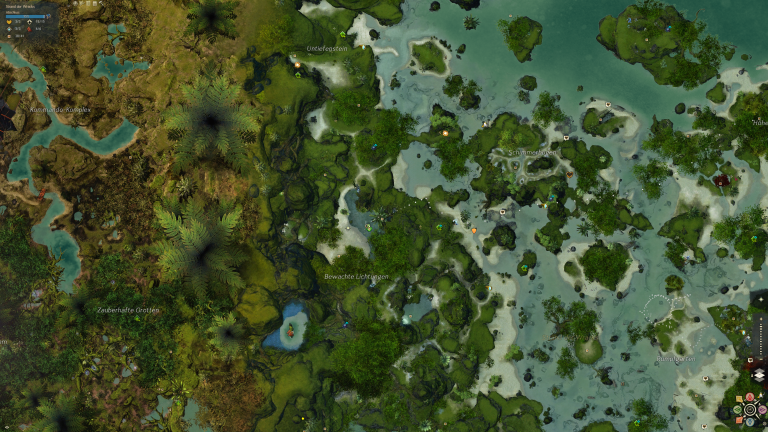Image resolution: width=768 pixels, height=432 pixels.
Task: Adjust the map zoom slider
Action: click(x=762, y=338)
